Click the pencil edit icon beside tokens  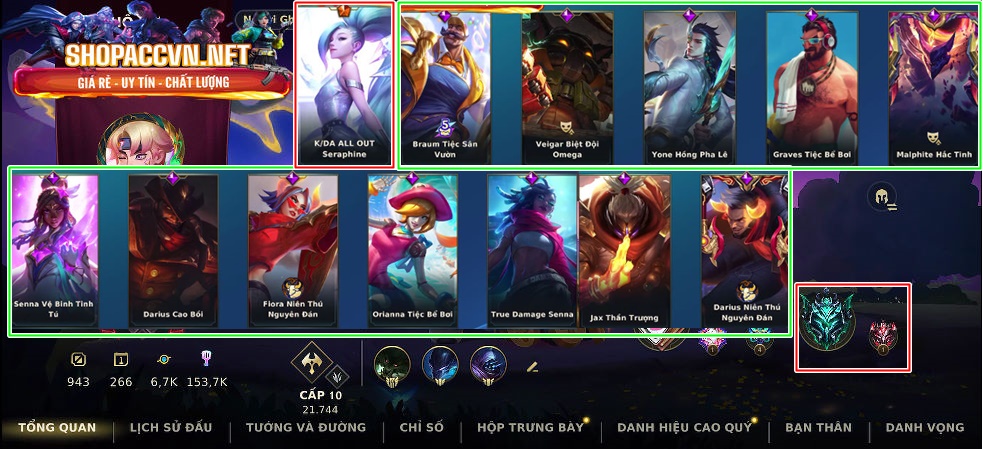(x=532, y=366)
